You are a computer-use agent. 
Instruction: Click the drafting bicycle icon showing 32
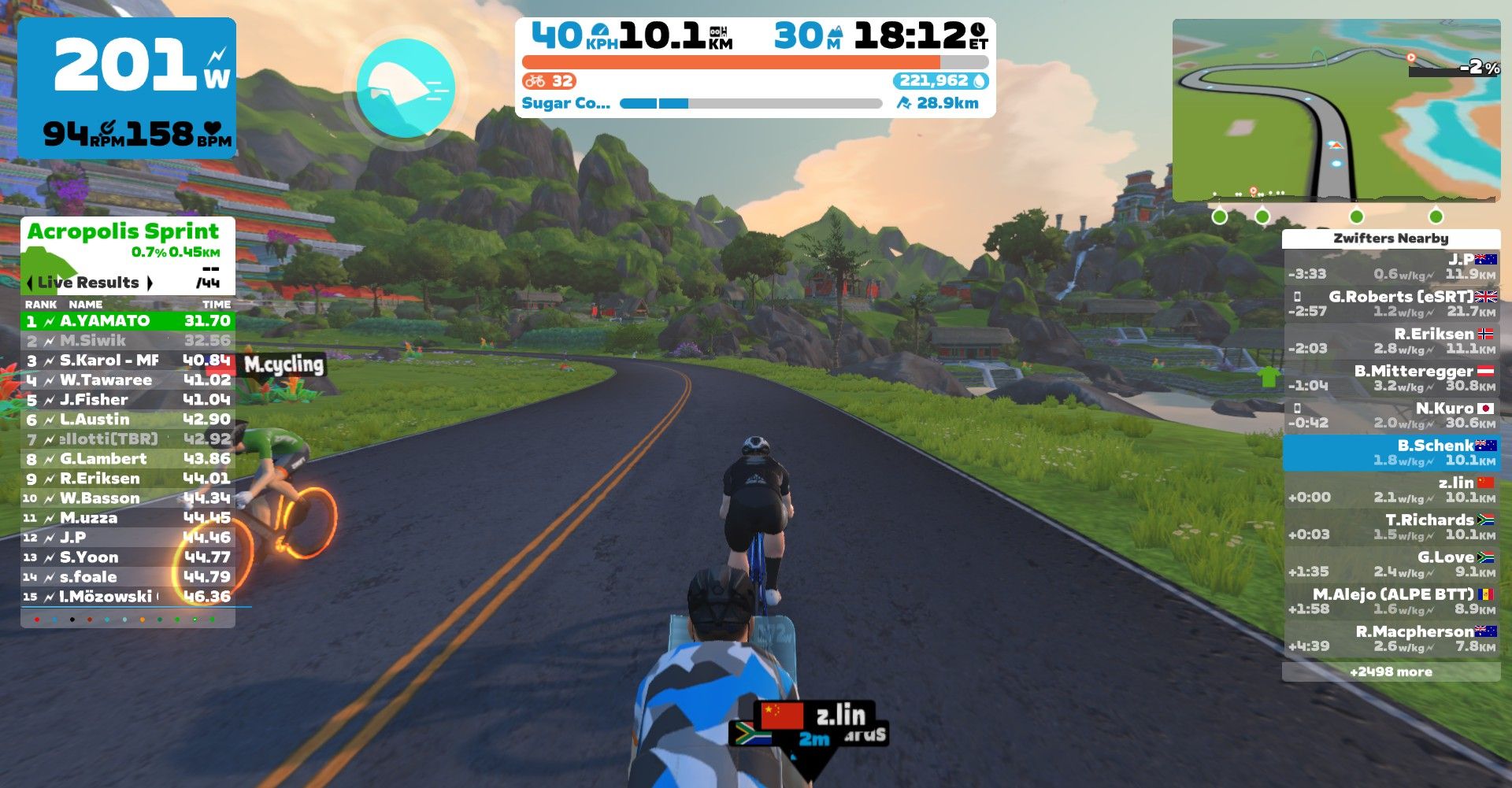(537, 80)
